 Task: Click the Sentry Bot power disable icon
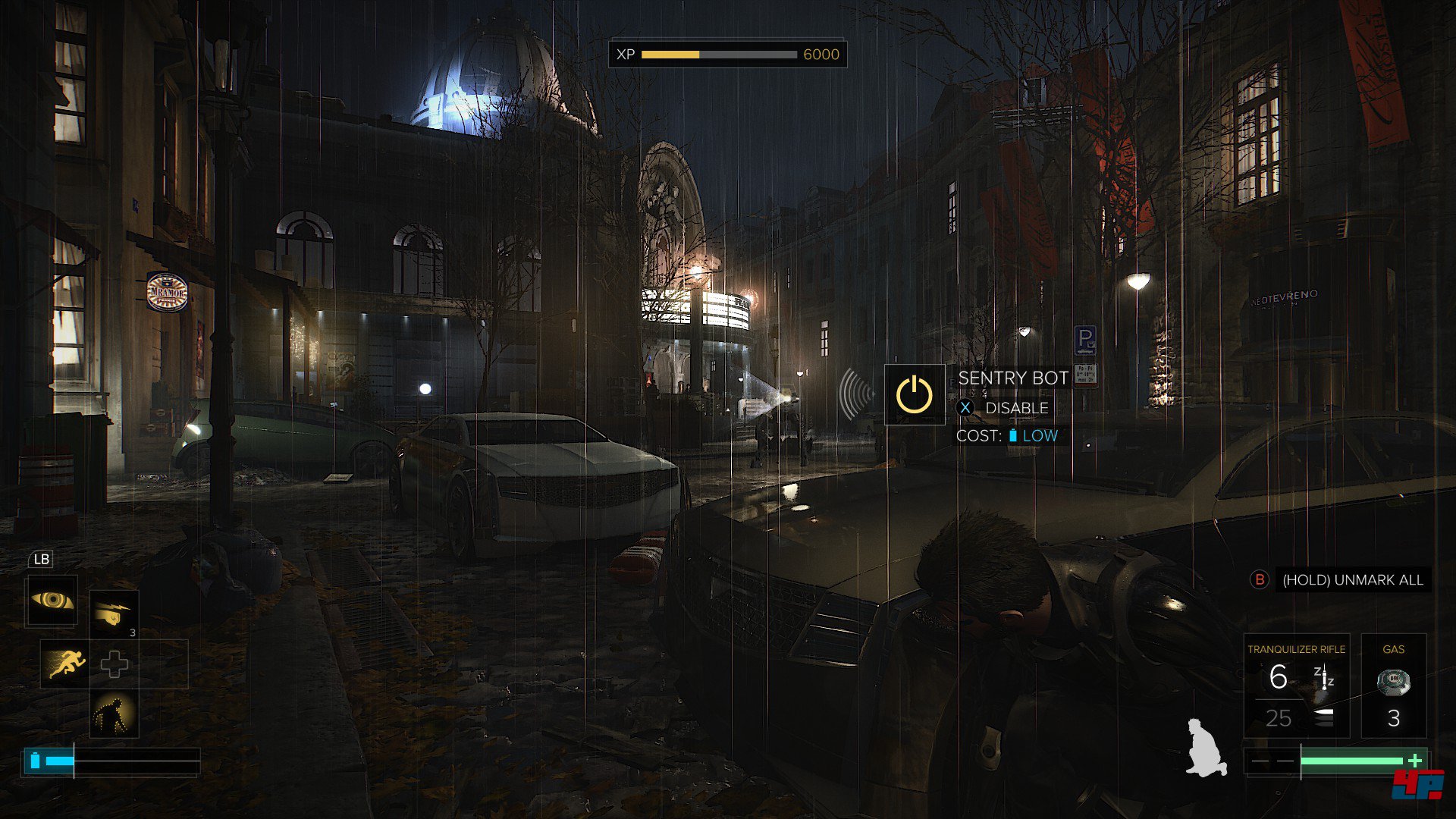click(x=915, y=394)
